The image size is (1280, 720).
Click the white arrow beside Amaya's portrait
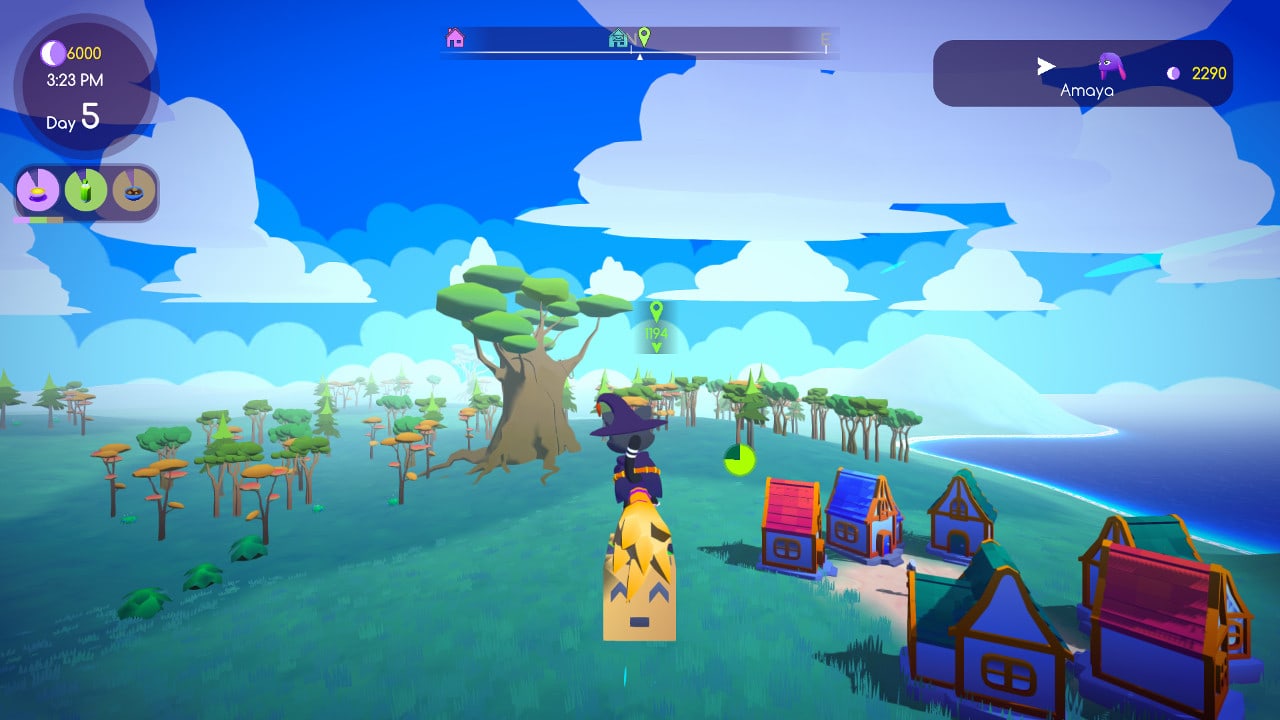[1044, 65]
